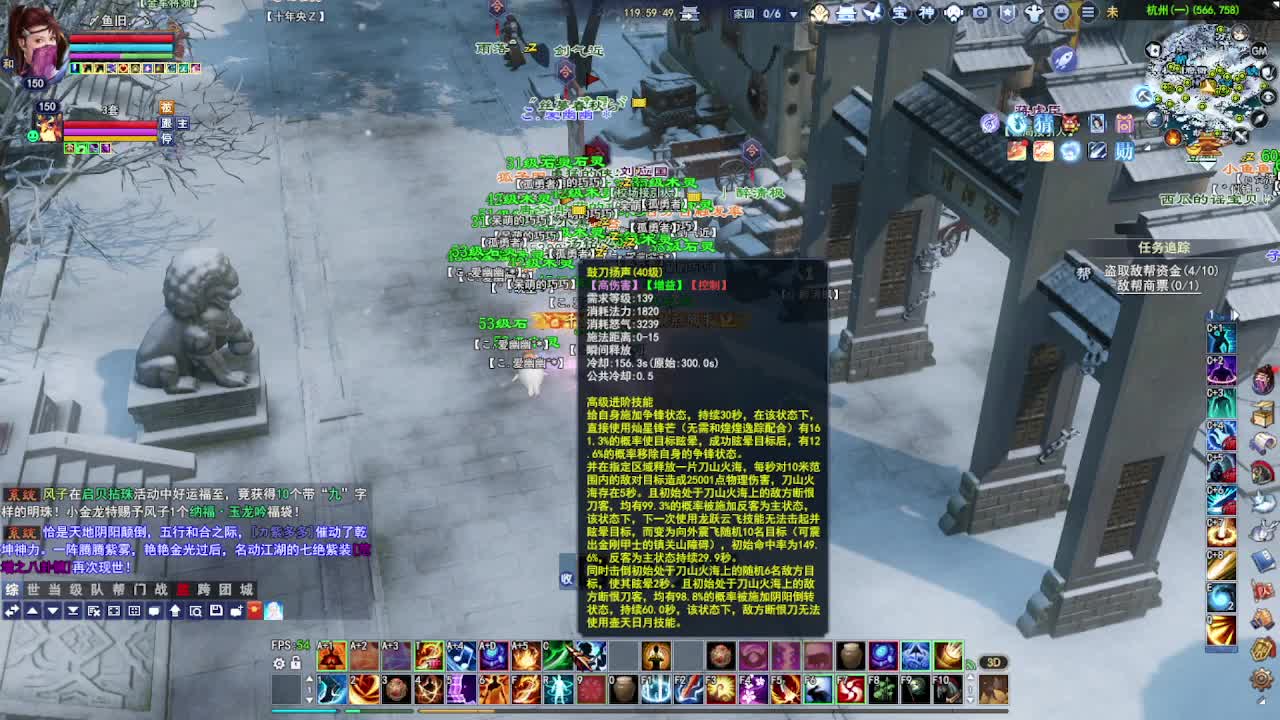Click the 宝 treasure icon in top toolbar
Viewport: 1280px width, 720px height.
[898, 11]
